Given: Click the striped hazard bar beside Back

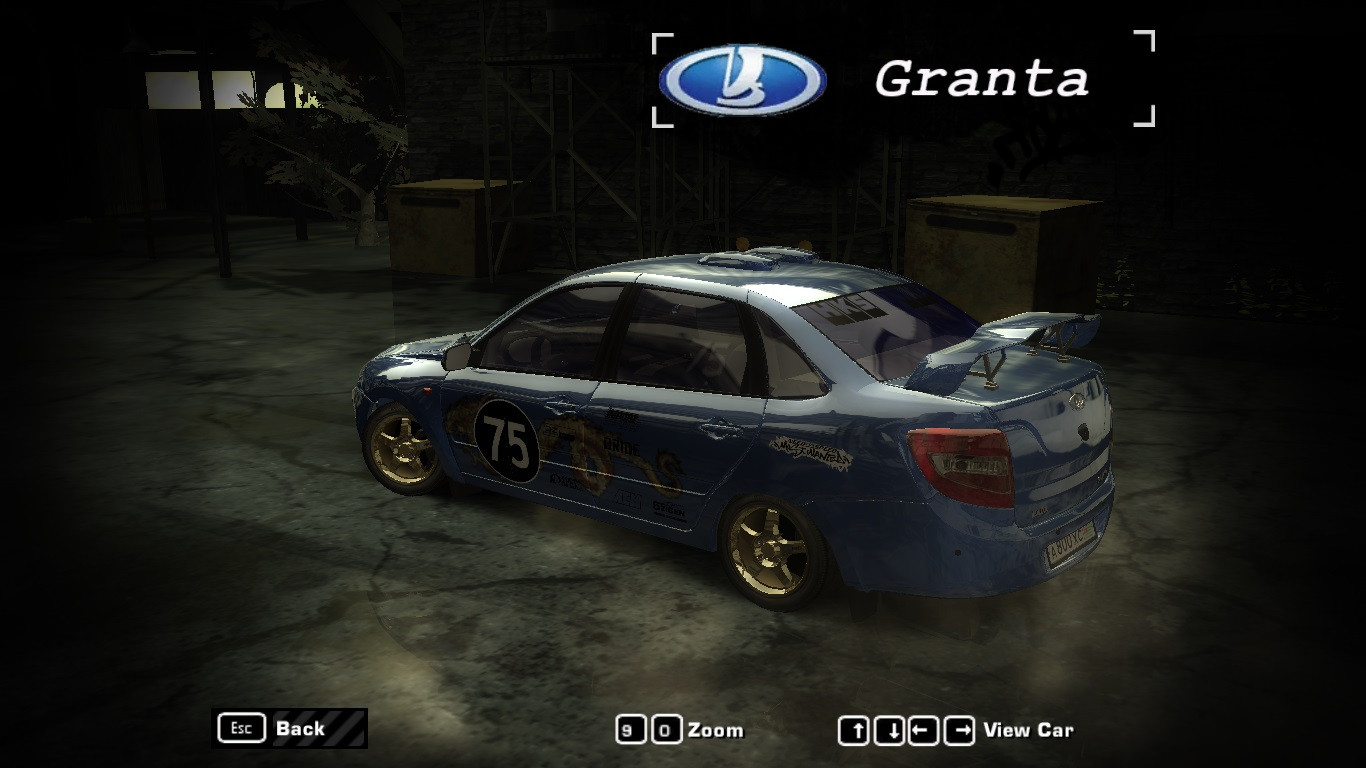Looking at the screenshot, I should point(348,727).
